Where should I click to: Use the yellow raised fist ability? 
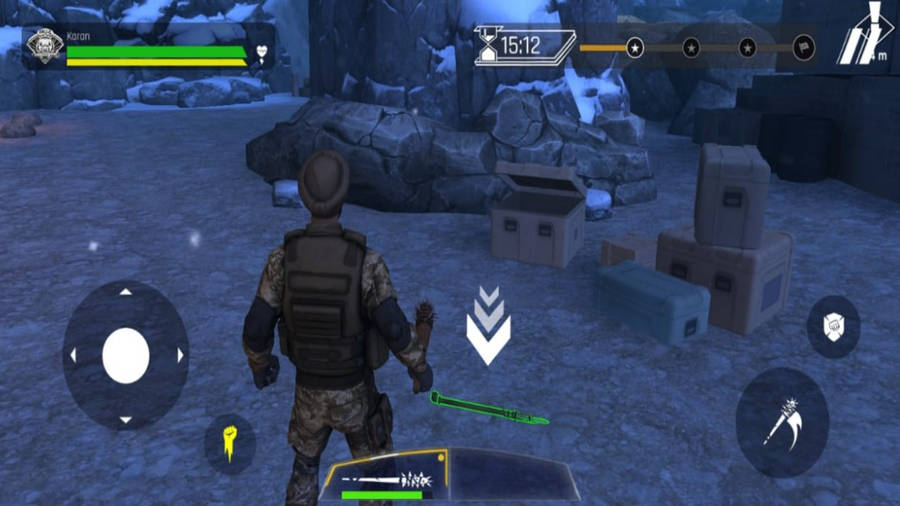point(230,444)
